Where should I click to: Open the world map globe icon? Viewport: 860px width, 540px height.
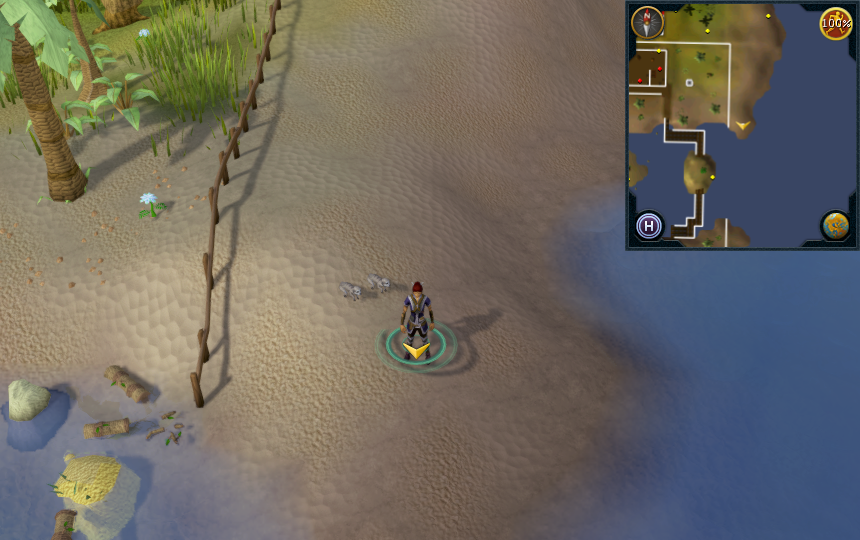pyautogui.click(x=835, y=225)
